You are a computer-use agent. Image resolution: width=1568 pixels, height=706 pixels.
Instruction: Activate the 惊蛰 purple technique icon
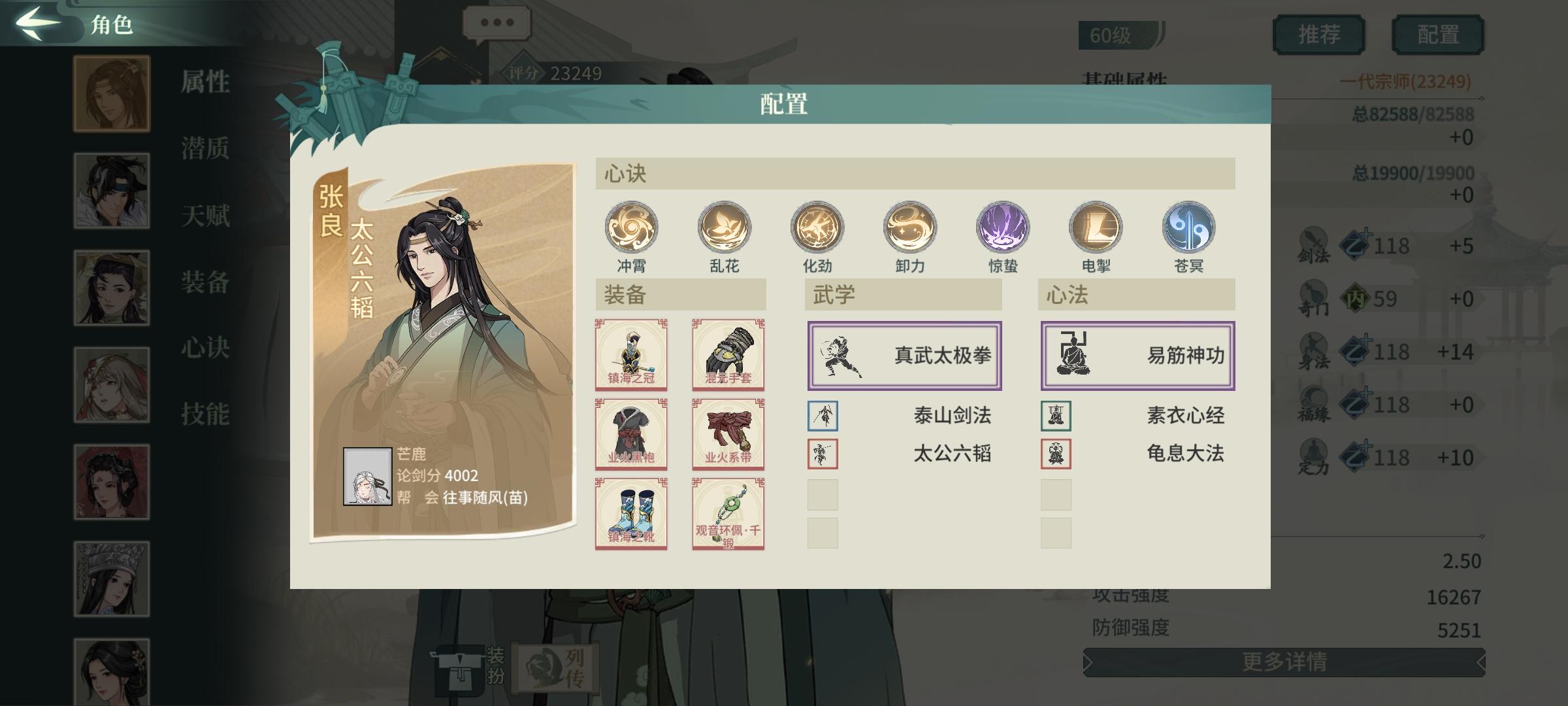(1004, 227)
